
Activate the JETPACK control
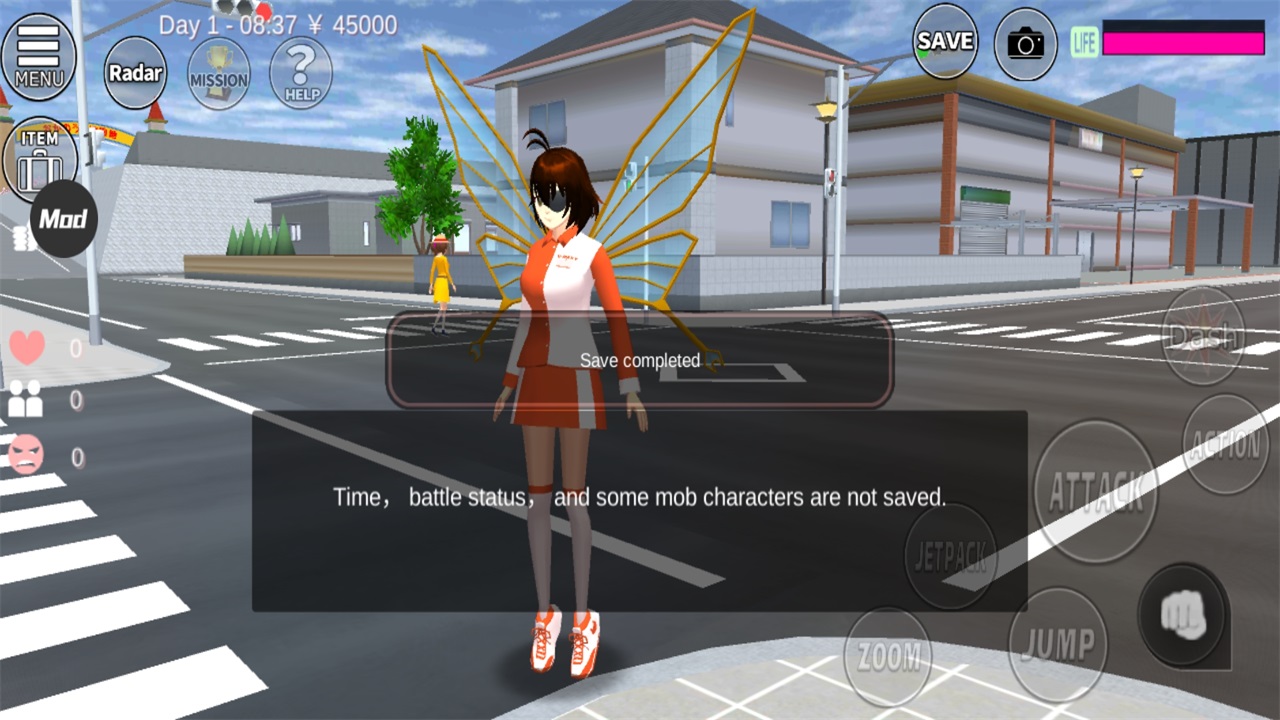click(952, 555)
